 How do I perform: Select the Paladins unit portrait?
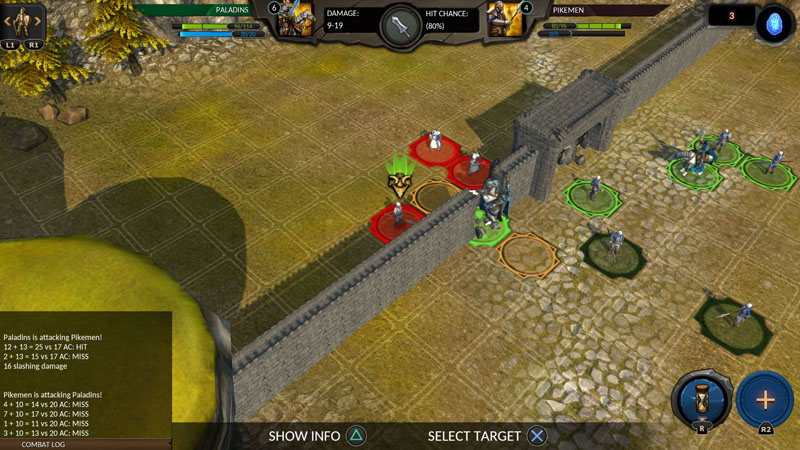(296, 21)
